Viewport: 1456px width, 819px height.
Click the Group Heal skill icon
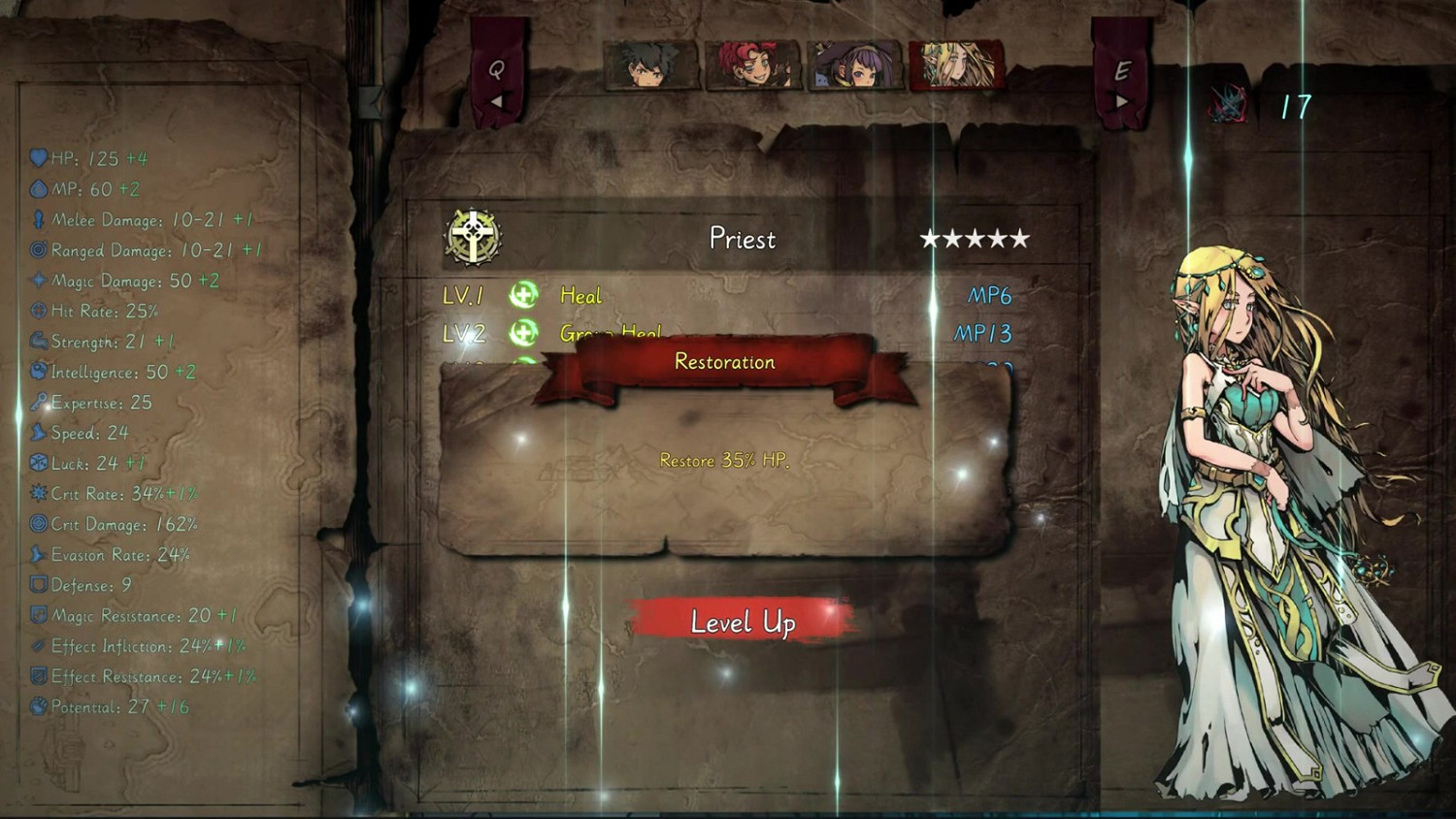tap(521, 334)
